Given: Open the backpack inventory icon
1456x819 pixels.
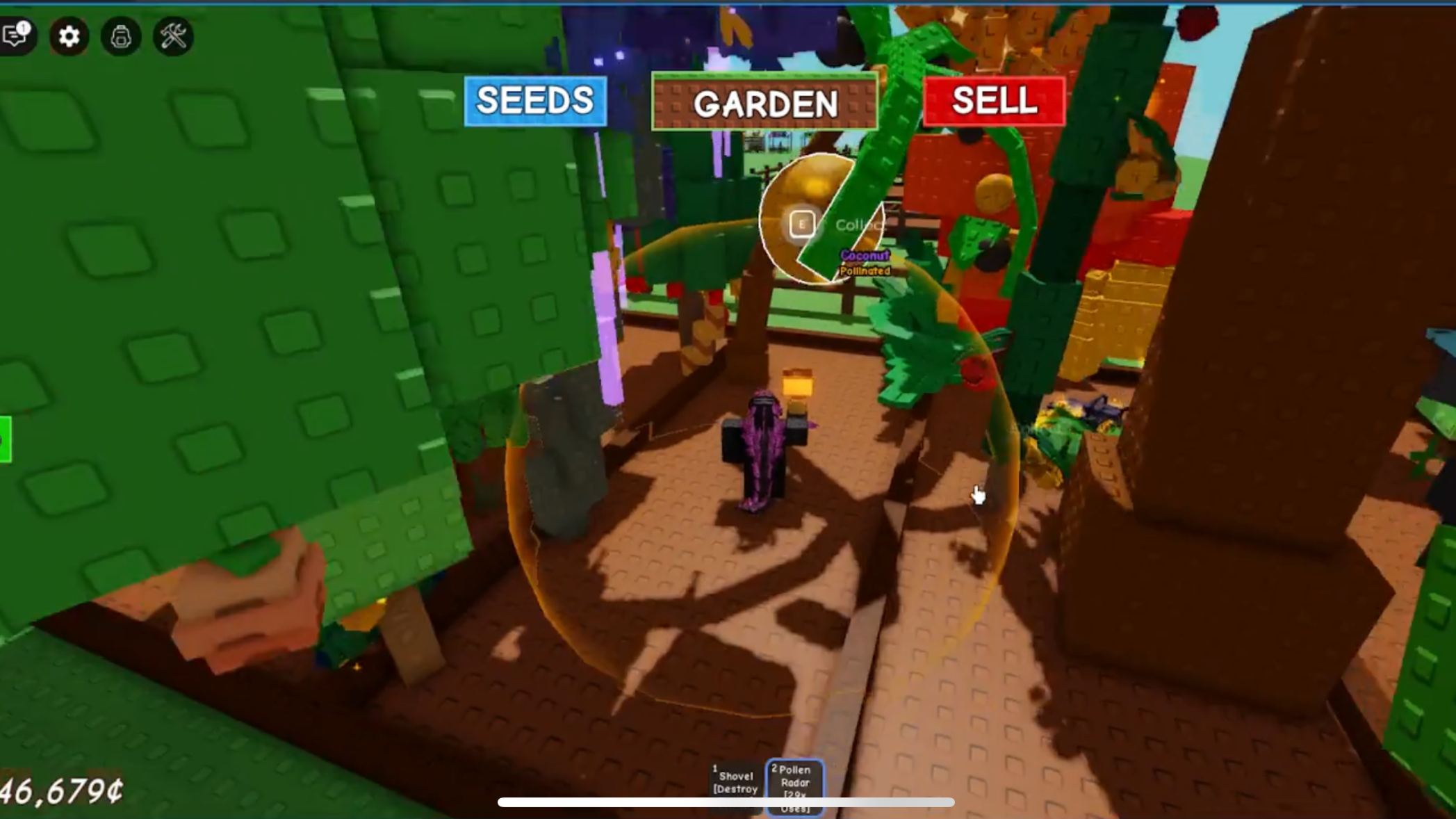Looking at the screenshot, I should click(121, 36).
